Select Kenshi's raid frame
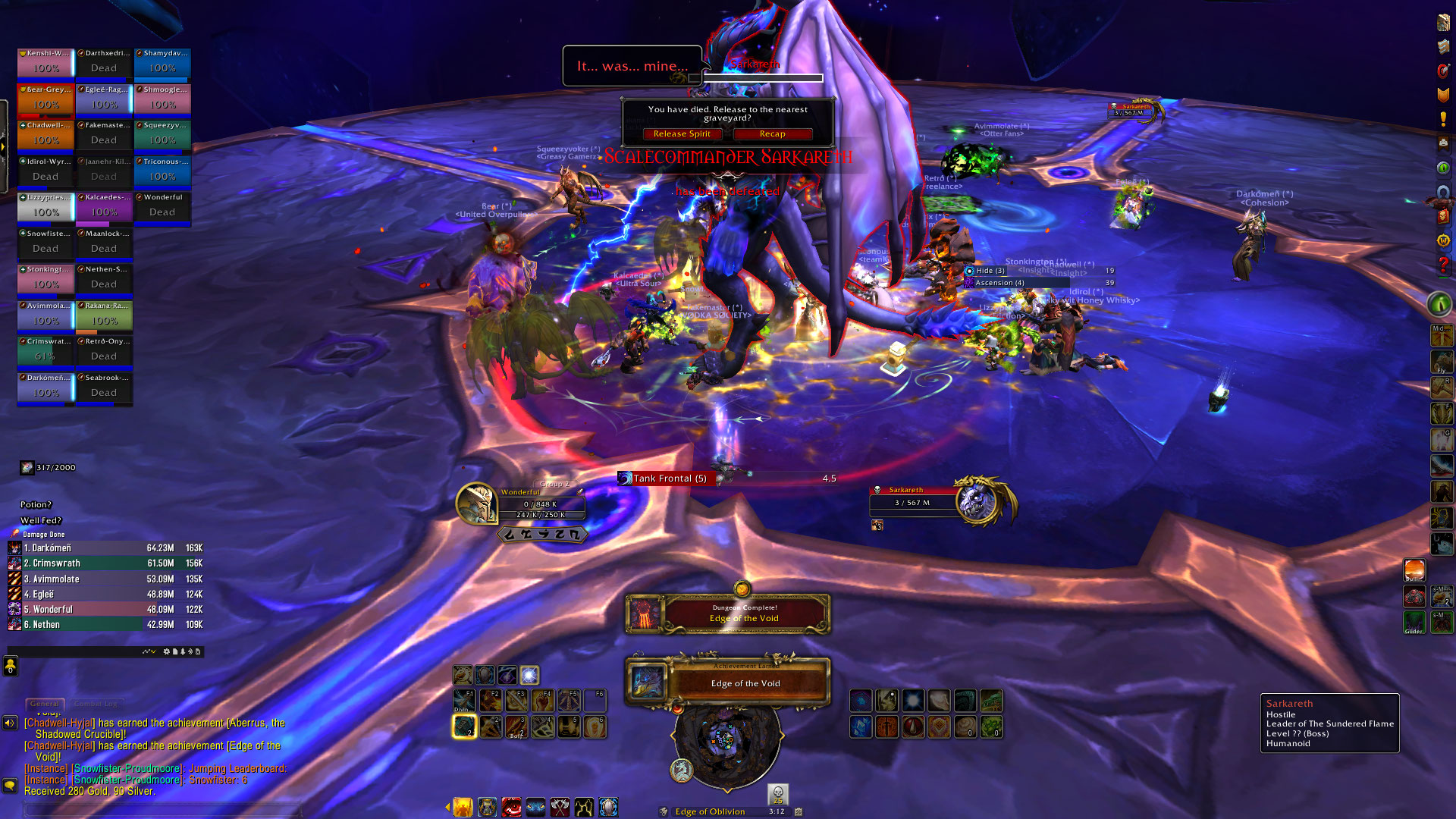The image size is (1456, 819). 45,63
